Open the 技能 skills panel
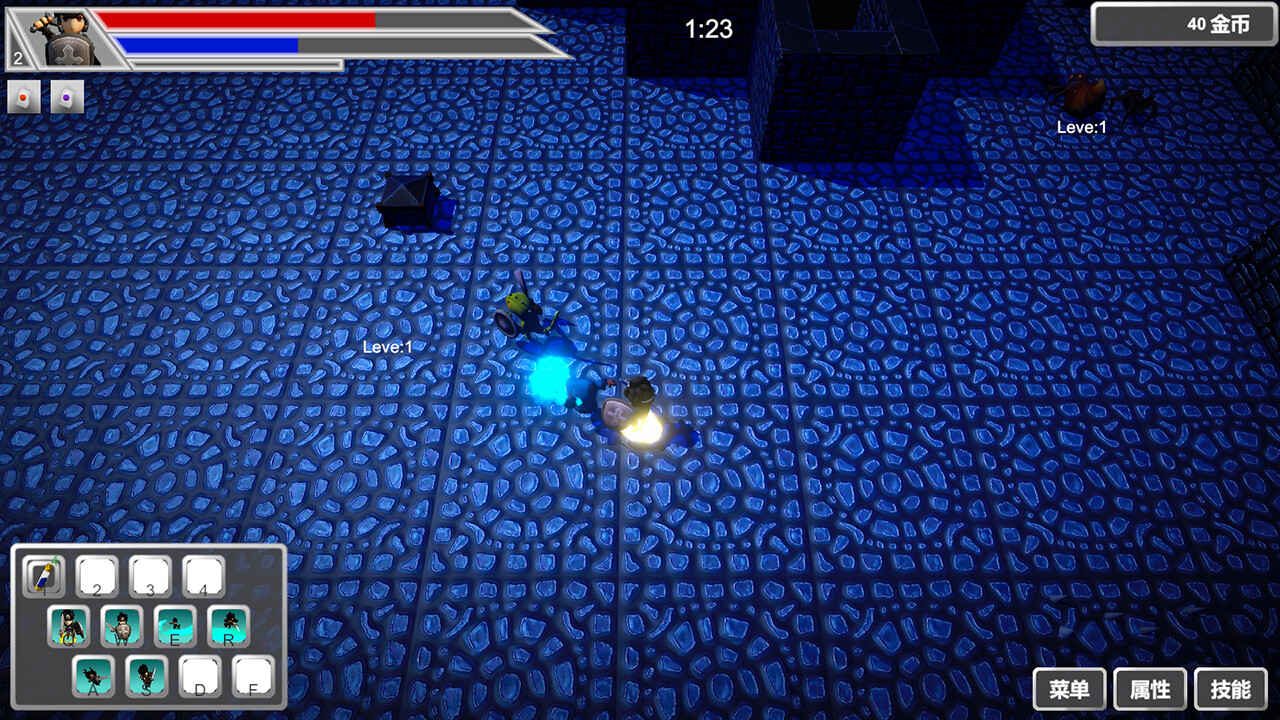Viewport: 1280px width, 720px height. (x=1229, y=689)
